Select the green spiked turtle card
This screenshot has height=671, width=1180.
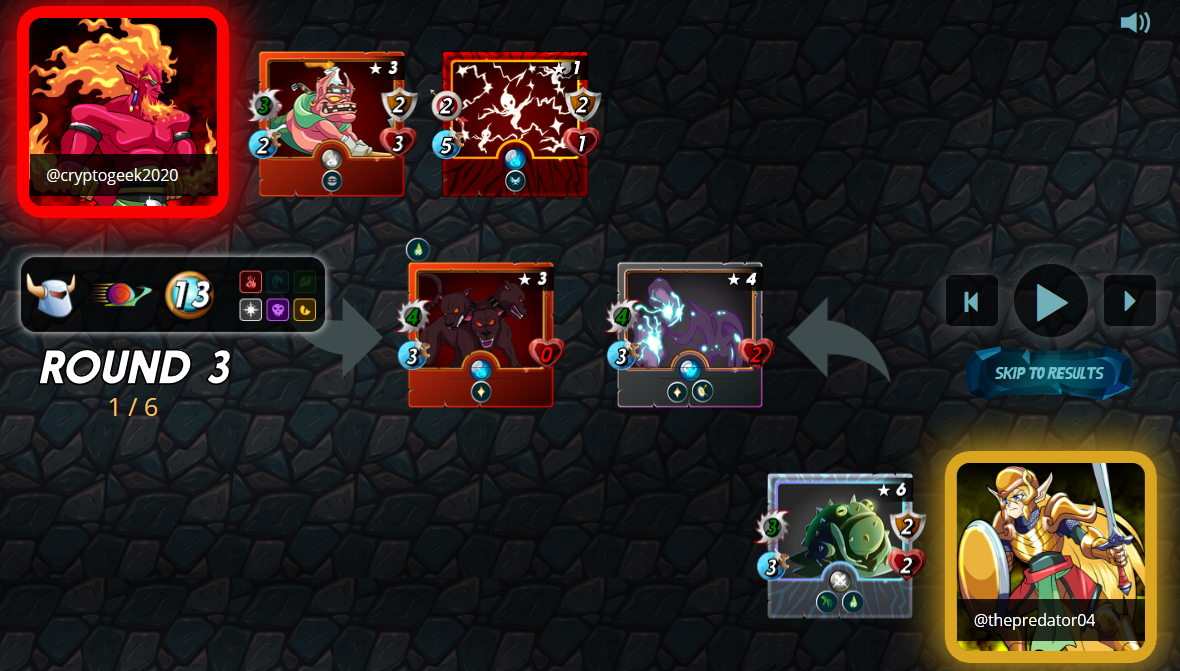840,545
